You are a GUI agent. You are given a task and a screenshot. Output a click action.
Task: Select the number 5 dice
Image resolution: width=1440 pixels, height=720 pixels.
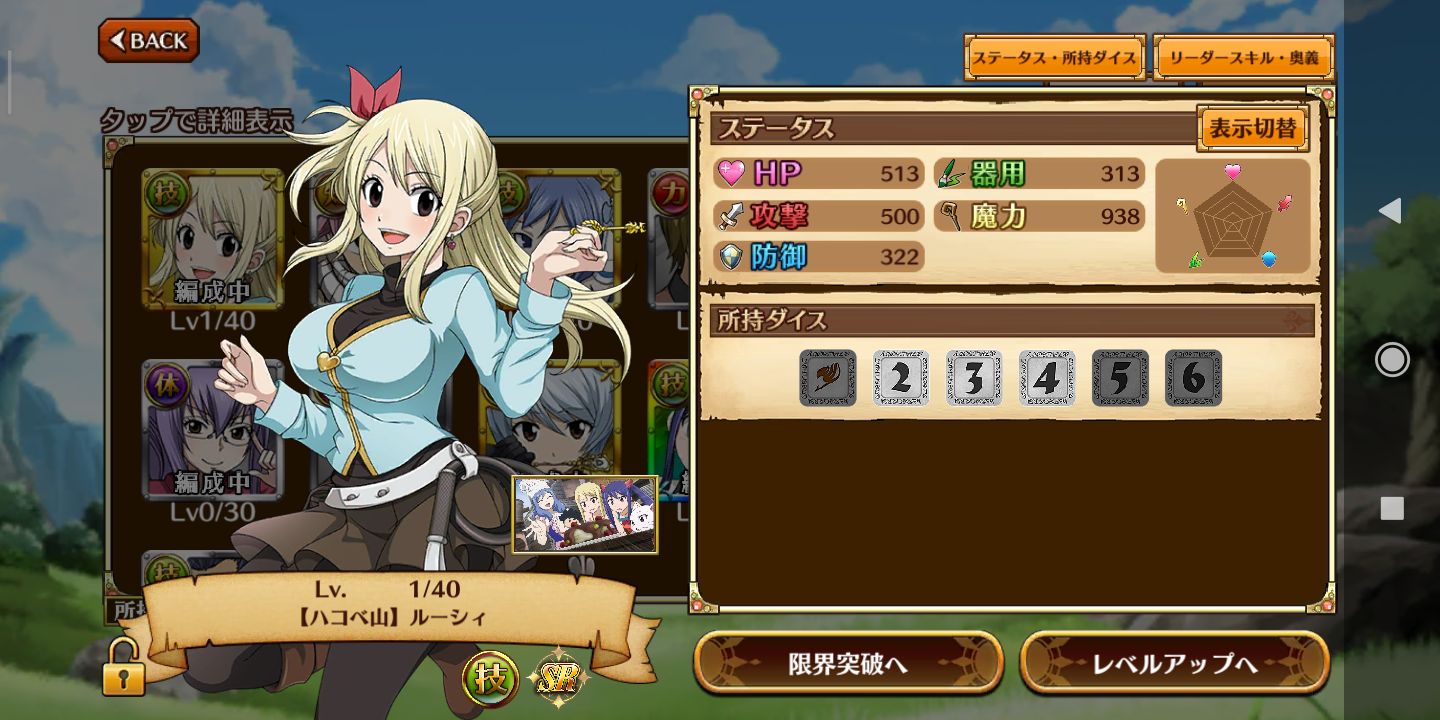[1120, 378]
